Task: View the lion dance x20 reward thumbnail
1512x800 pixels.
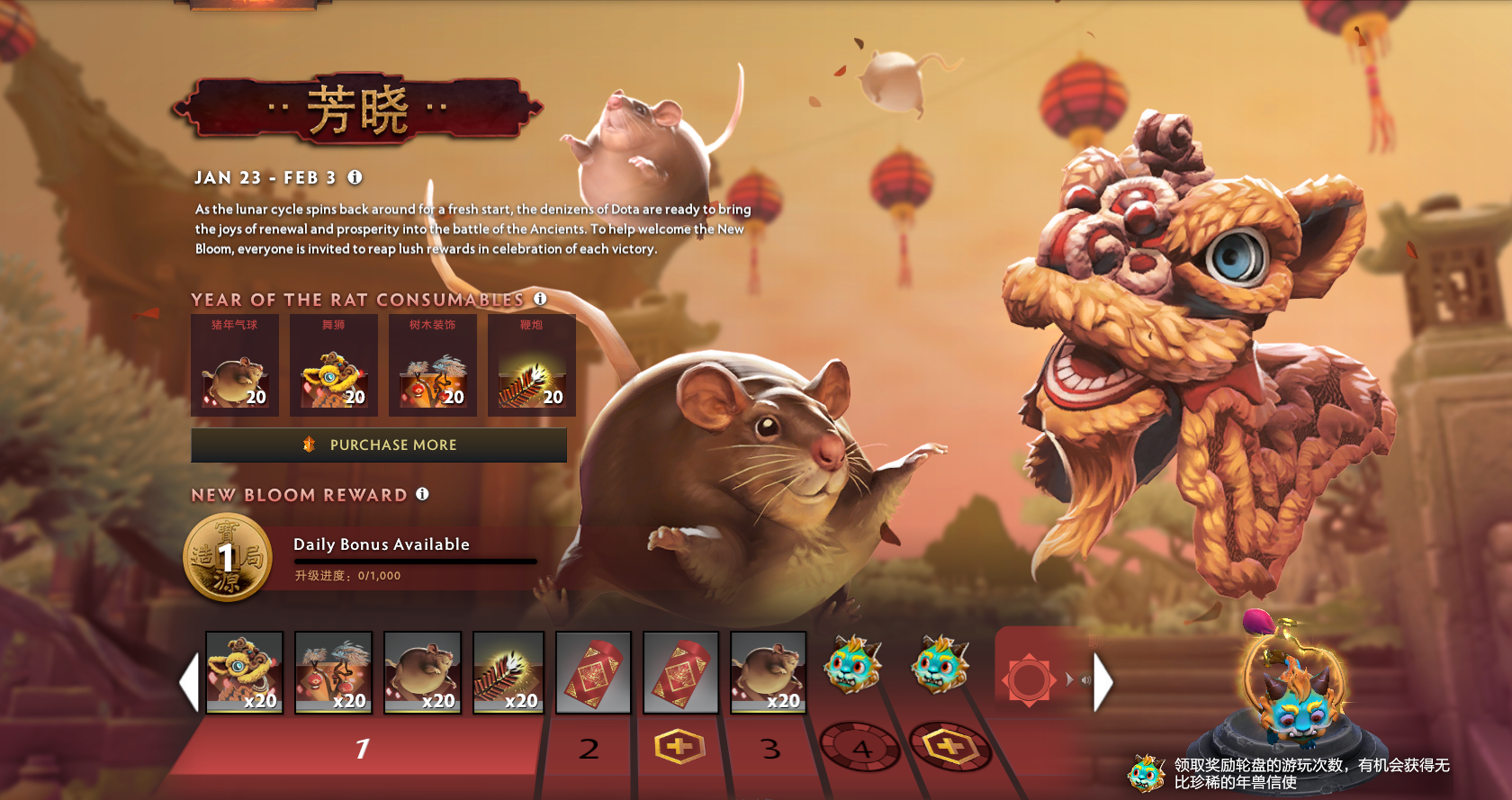Action: click(x=244, y=672)
